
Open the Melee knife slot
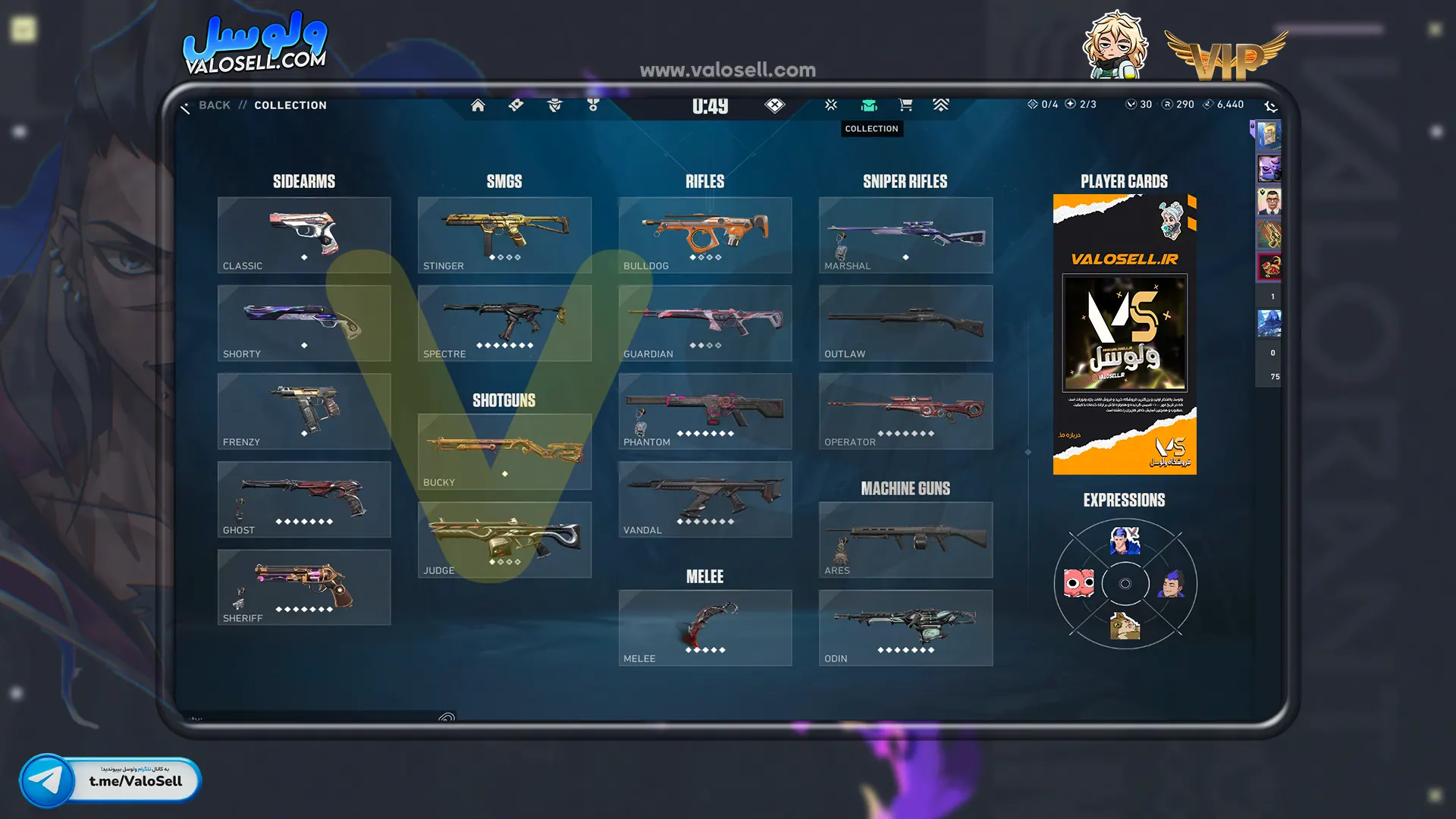[x=704, y=628]
